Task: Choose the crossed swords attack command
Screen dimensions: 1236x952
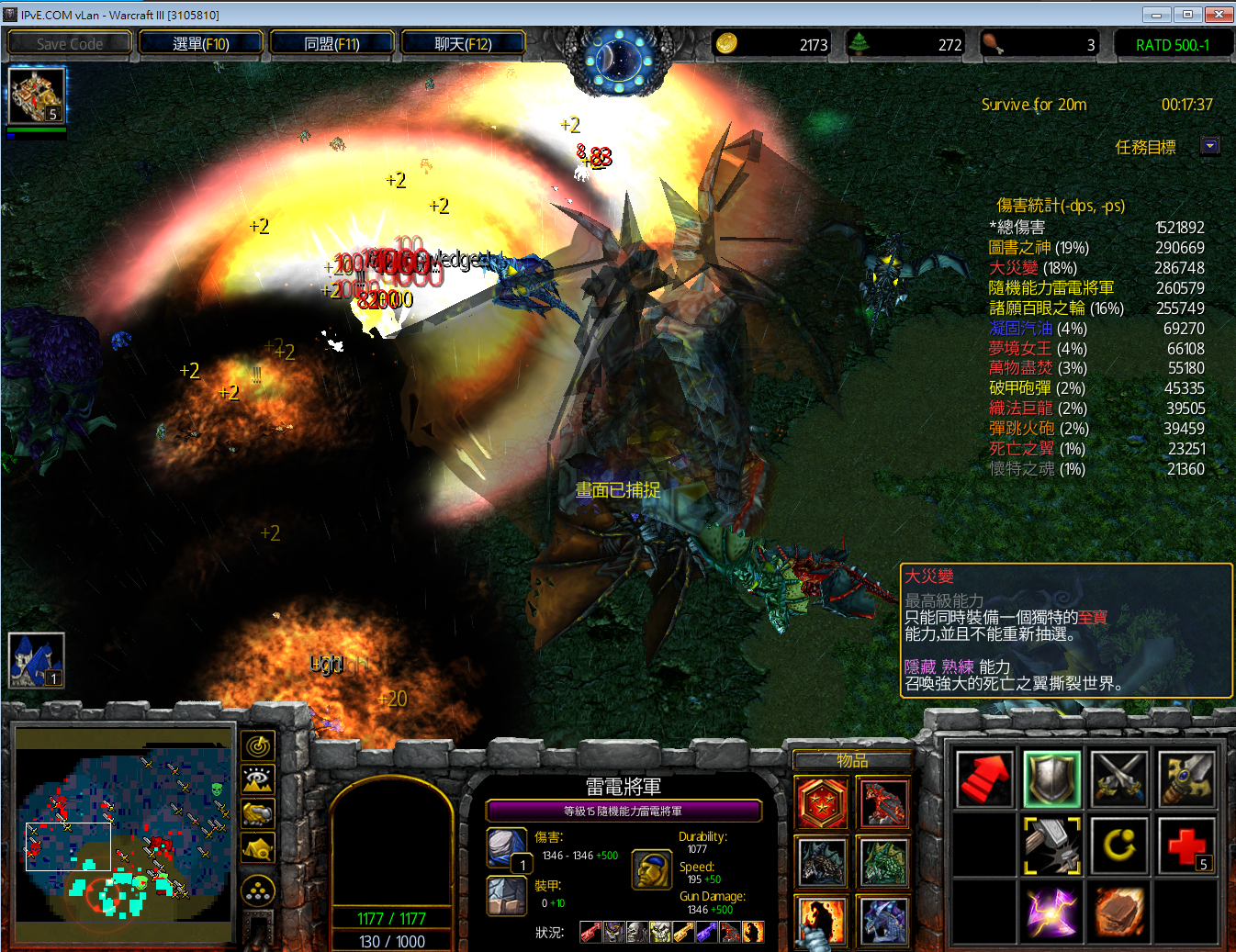Action: 1119,778
